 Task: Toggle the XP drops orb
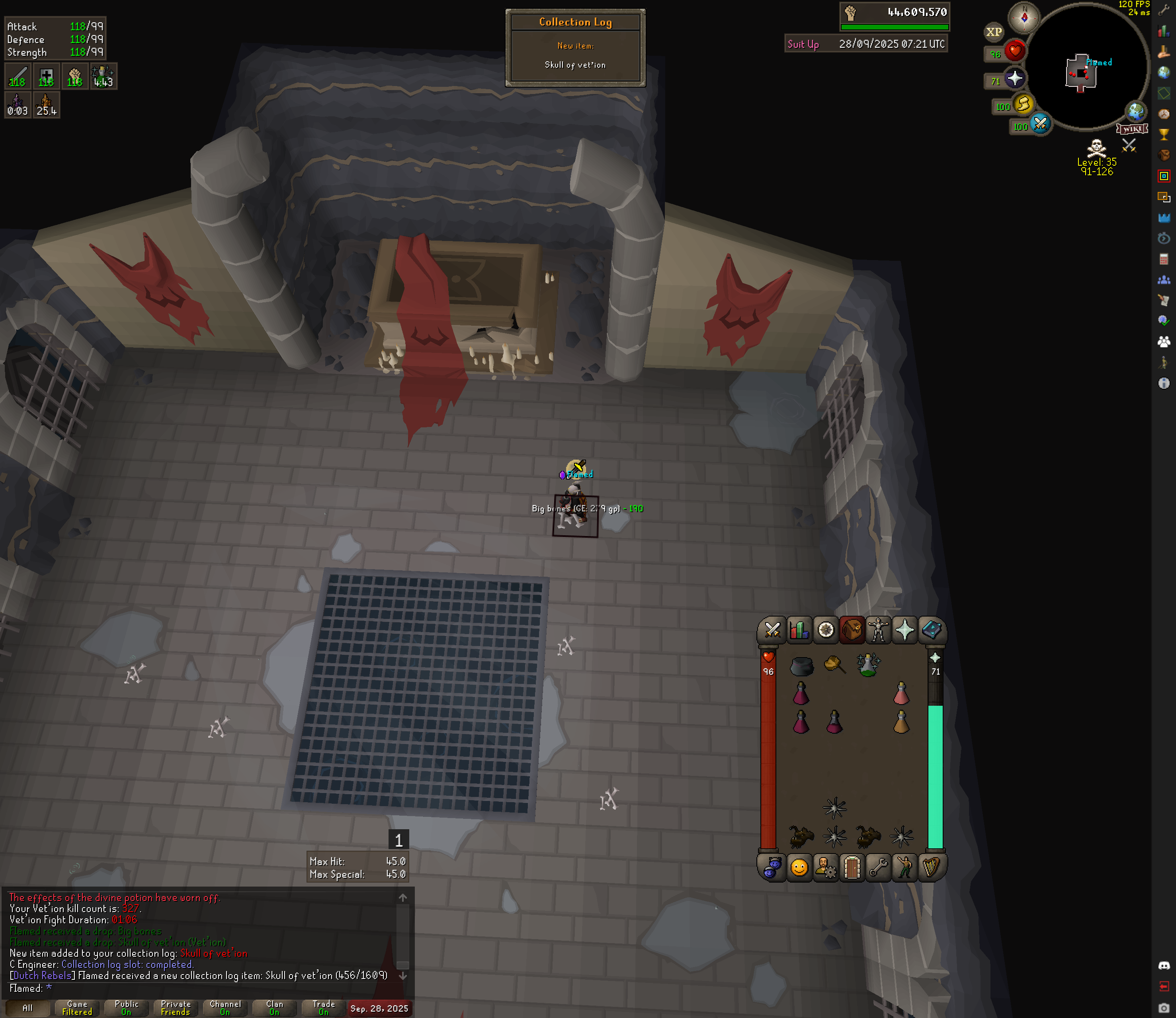coord(994,32)
